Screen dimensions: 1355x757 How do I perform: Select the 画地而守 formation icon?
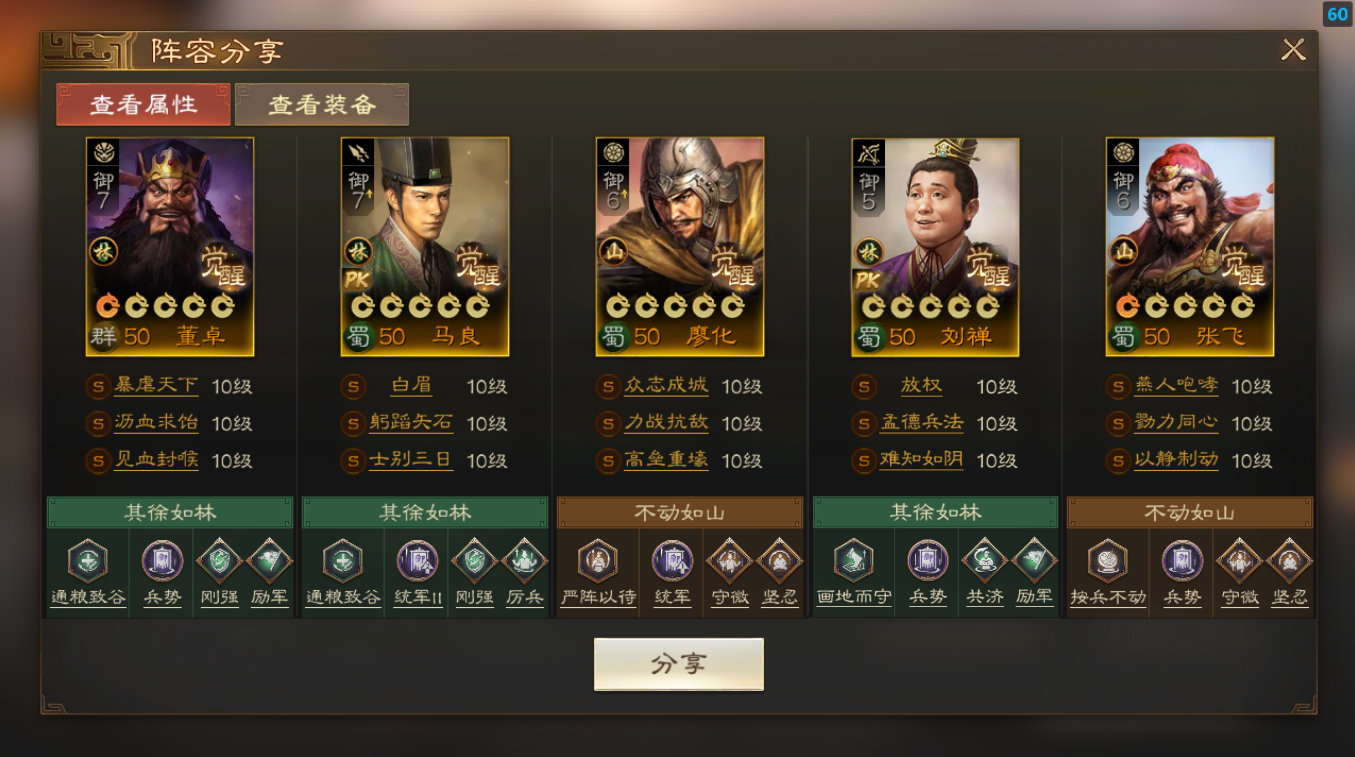pyautogui.click(x=853, y=561)
